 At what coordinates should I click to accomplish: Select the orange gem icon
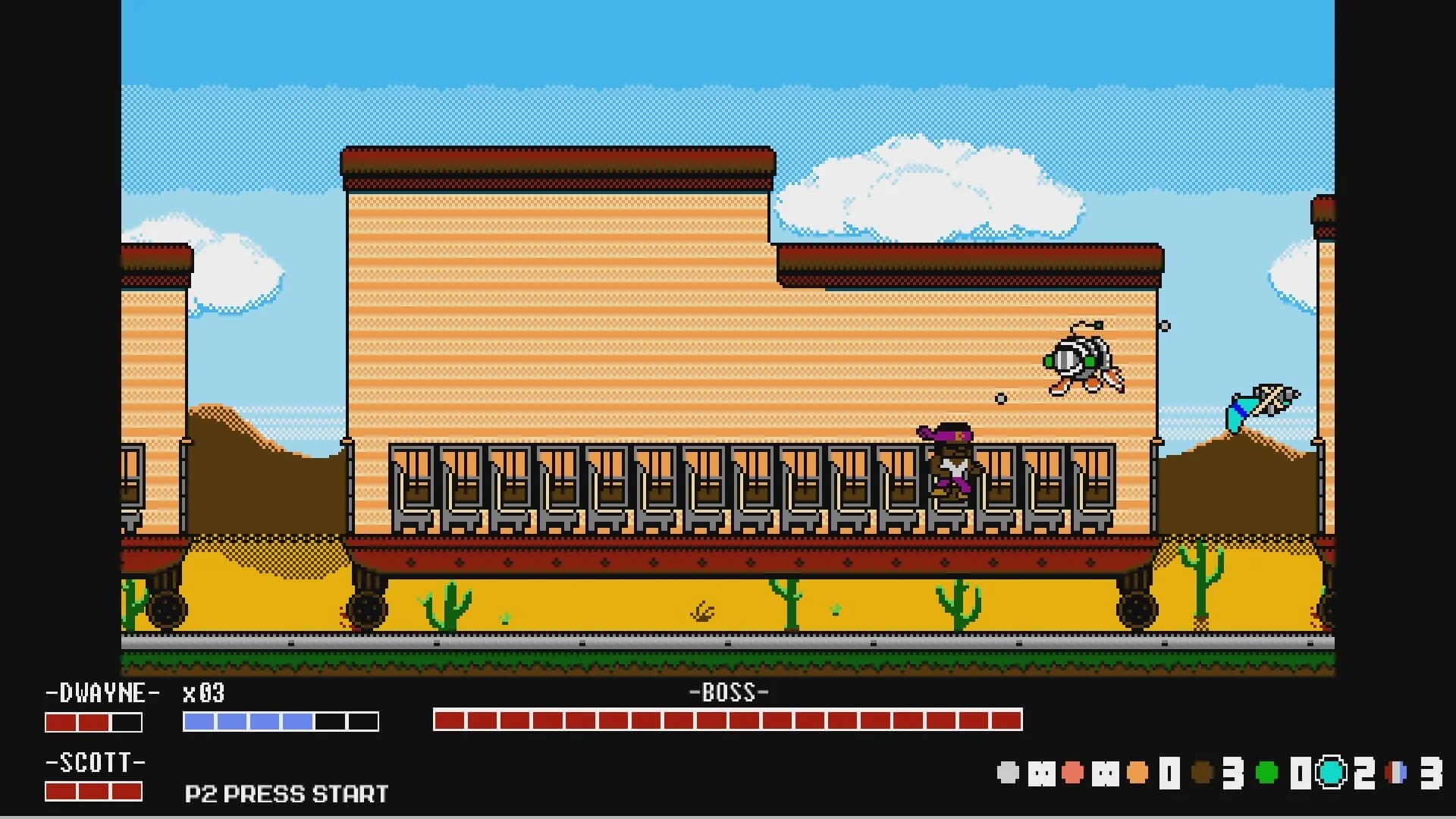click(x=1137, y=771)
